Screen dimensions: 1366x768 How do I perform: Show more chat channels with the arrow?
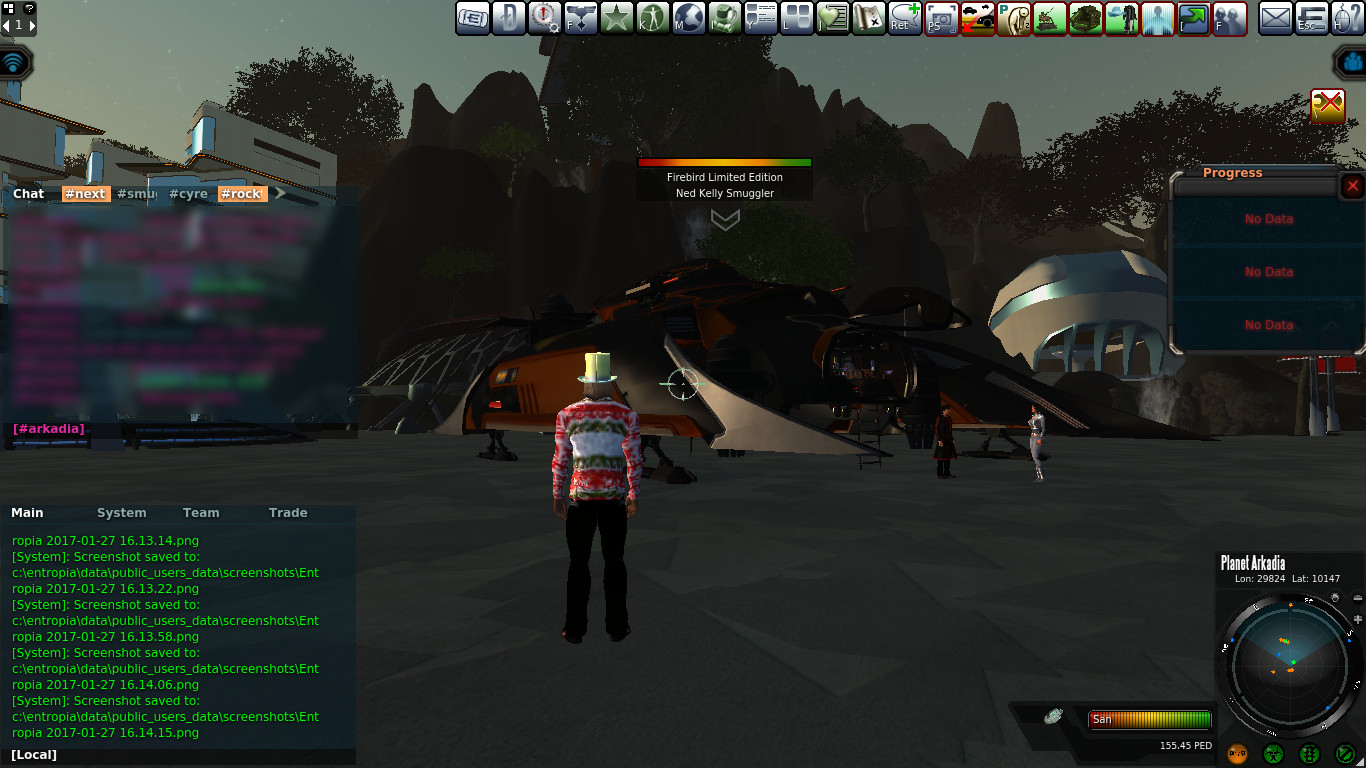[x=281, y=194]
